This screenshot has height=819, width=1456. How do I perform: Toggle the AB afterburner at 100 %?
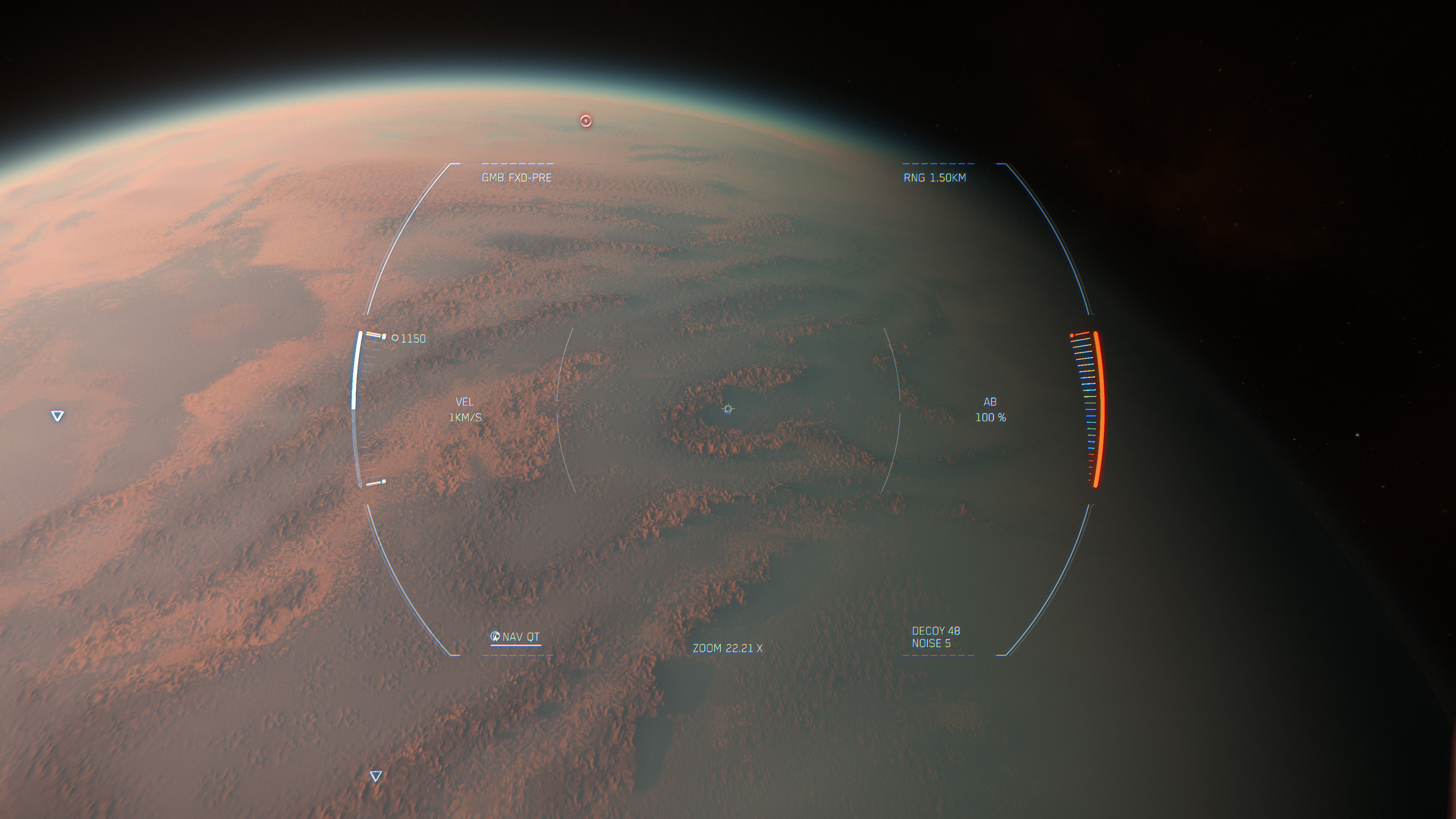coord(991,410)
